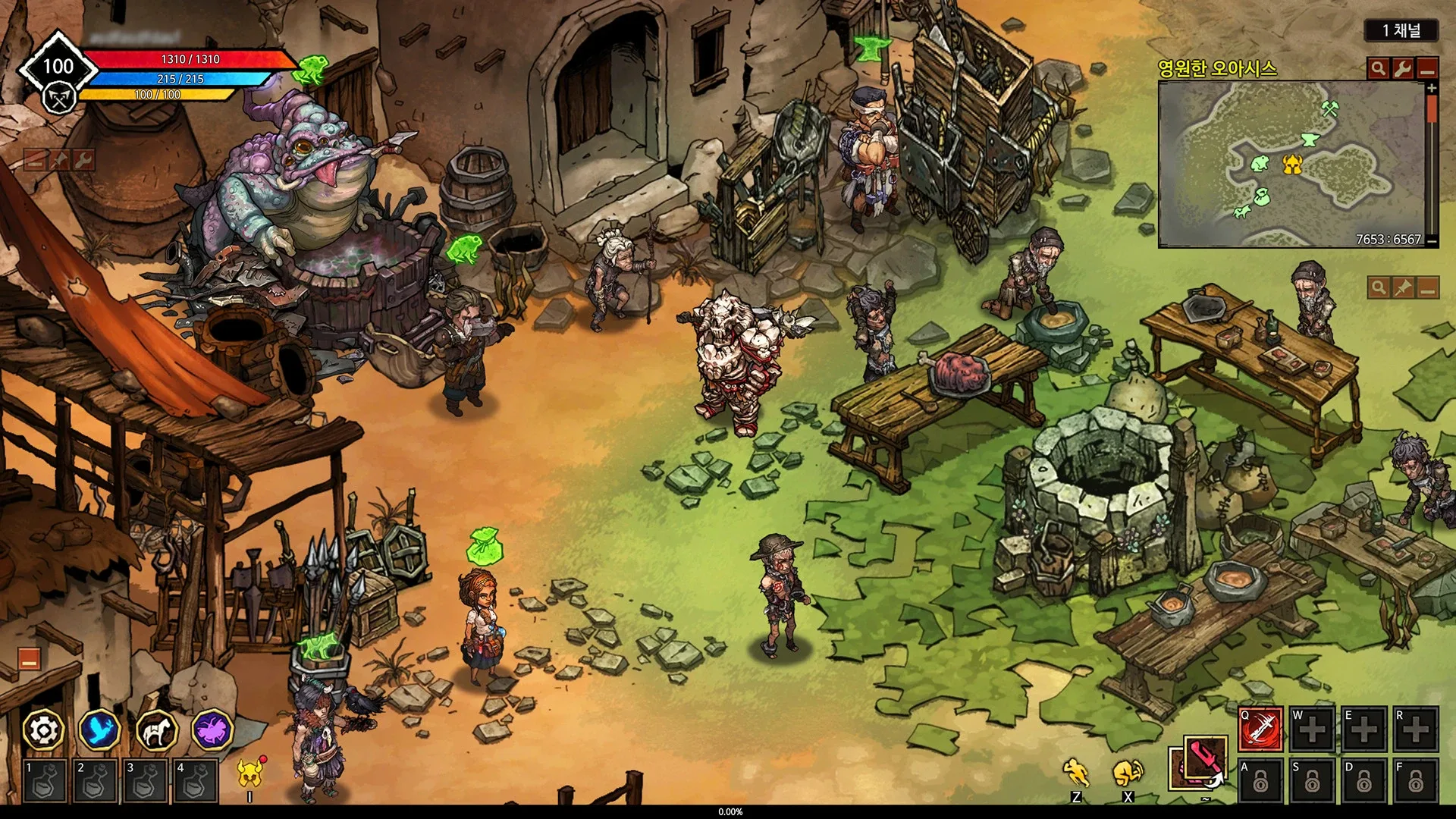Assign a skill to the R slot
Image resolution: width=1456 pixels, height=819 pixels.
pyautogui.click(x=1415, y=730)
